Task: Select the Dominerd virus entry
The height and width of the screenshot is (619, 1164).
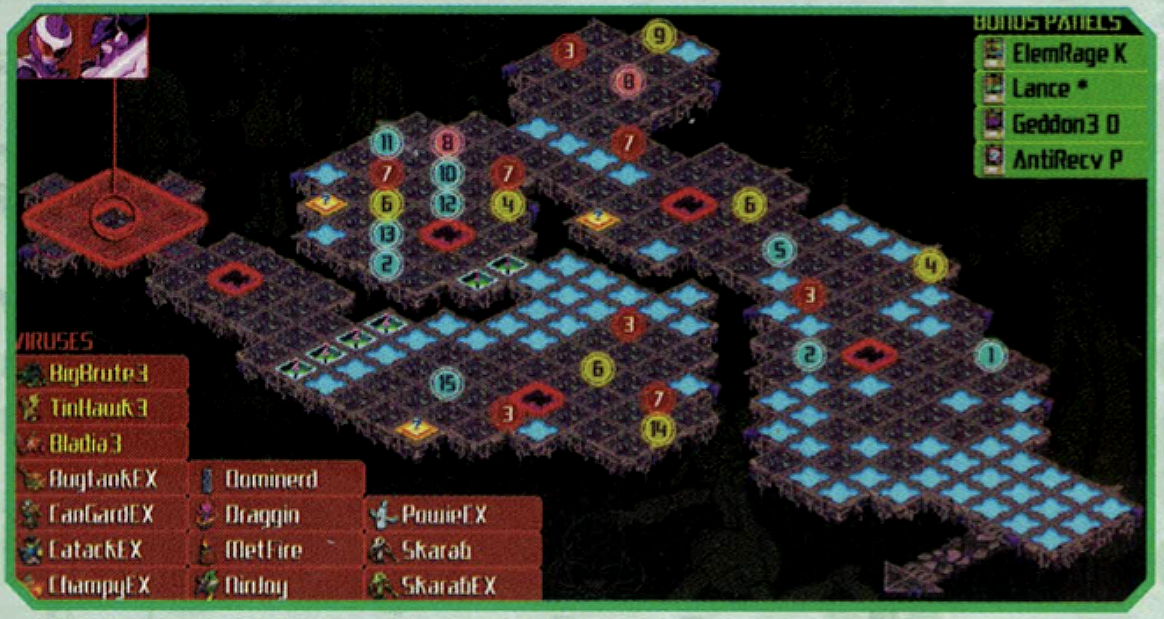Action: [276, 479]
